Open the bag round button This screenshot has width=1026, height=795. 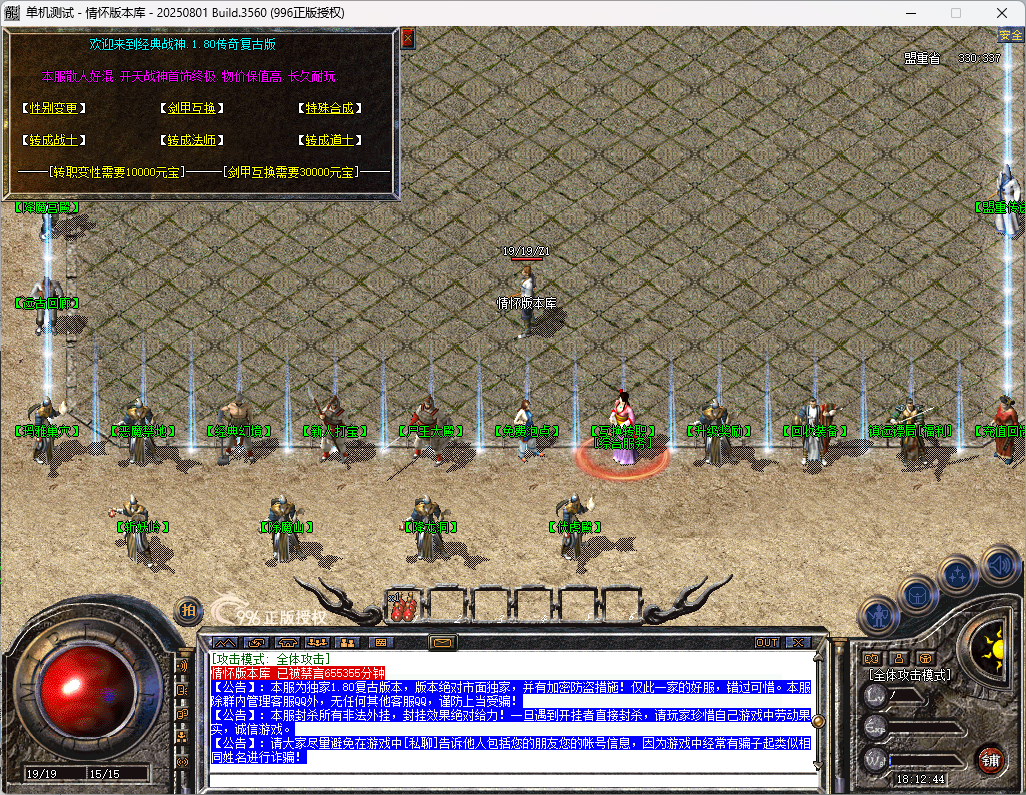917,596
